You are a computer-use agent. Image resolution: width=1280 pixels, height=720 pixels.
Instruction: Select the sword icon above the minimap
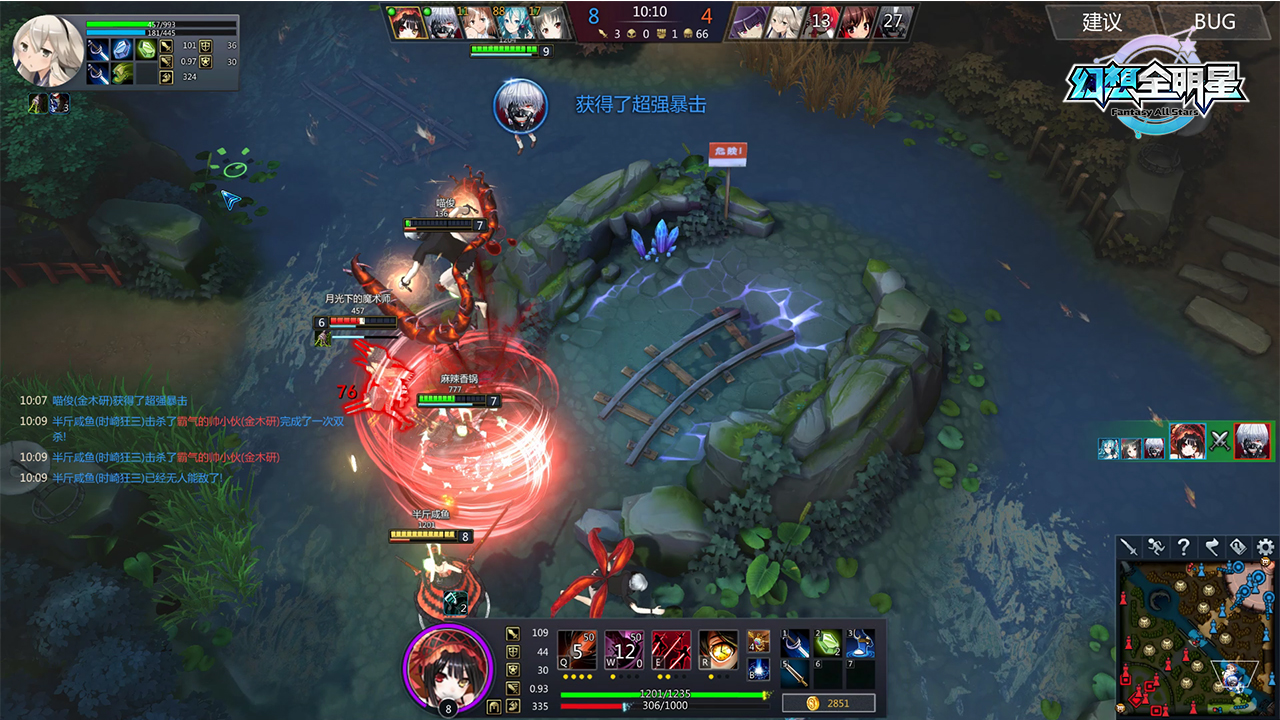1129,547
